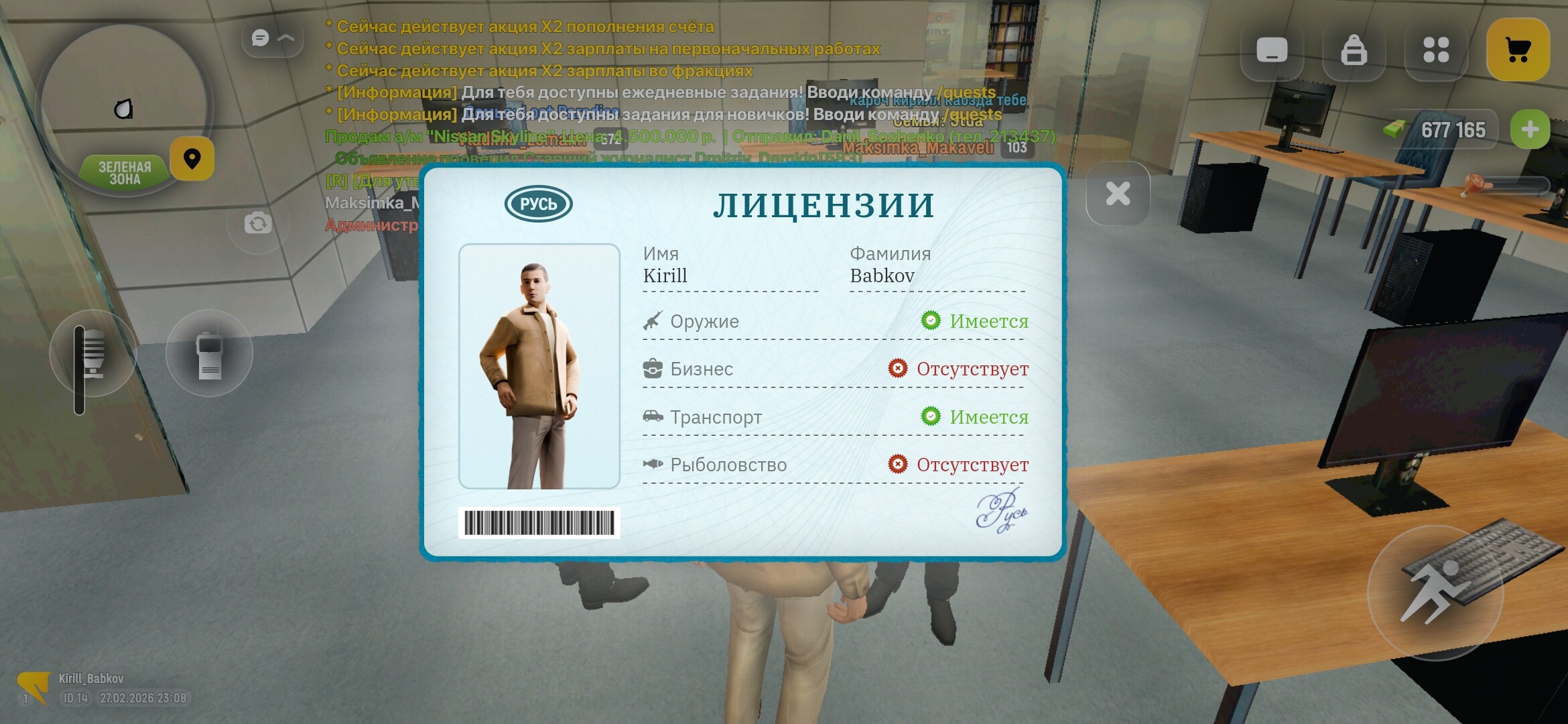Close the ЛИЦЕНЗИИ card with the X button
Image resolution: width=1568 pixels, height=724 pixels.
pos(1116,193)
